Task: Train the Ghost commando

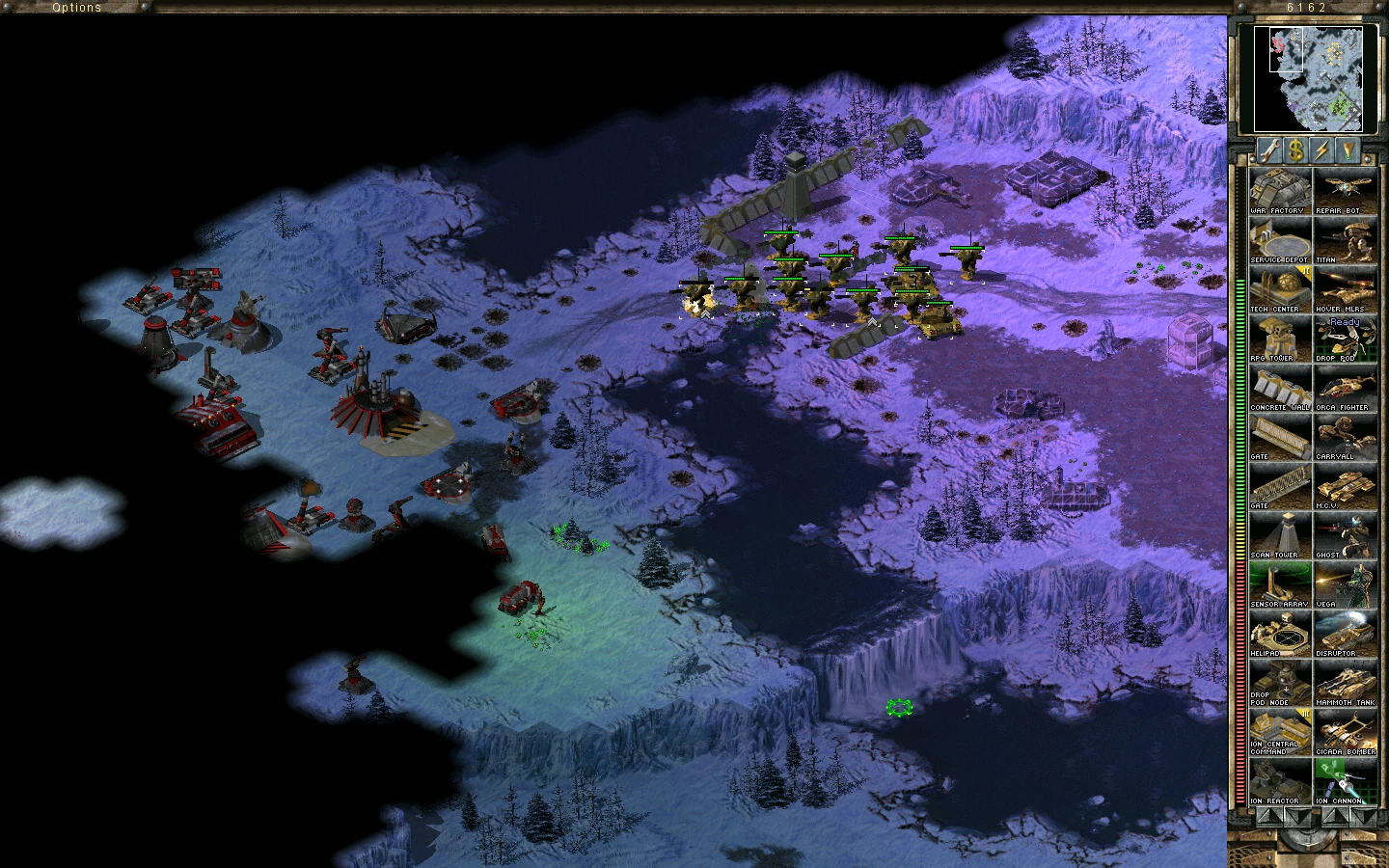Action: tap(1345, 535)
